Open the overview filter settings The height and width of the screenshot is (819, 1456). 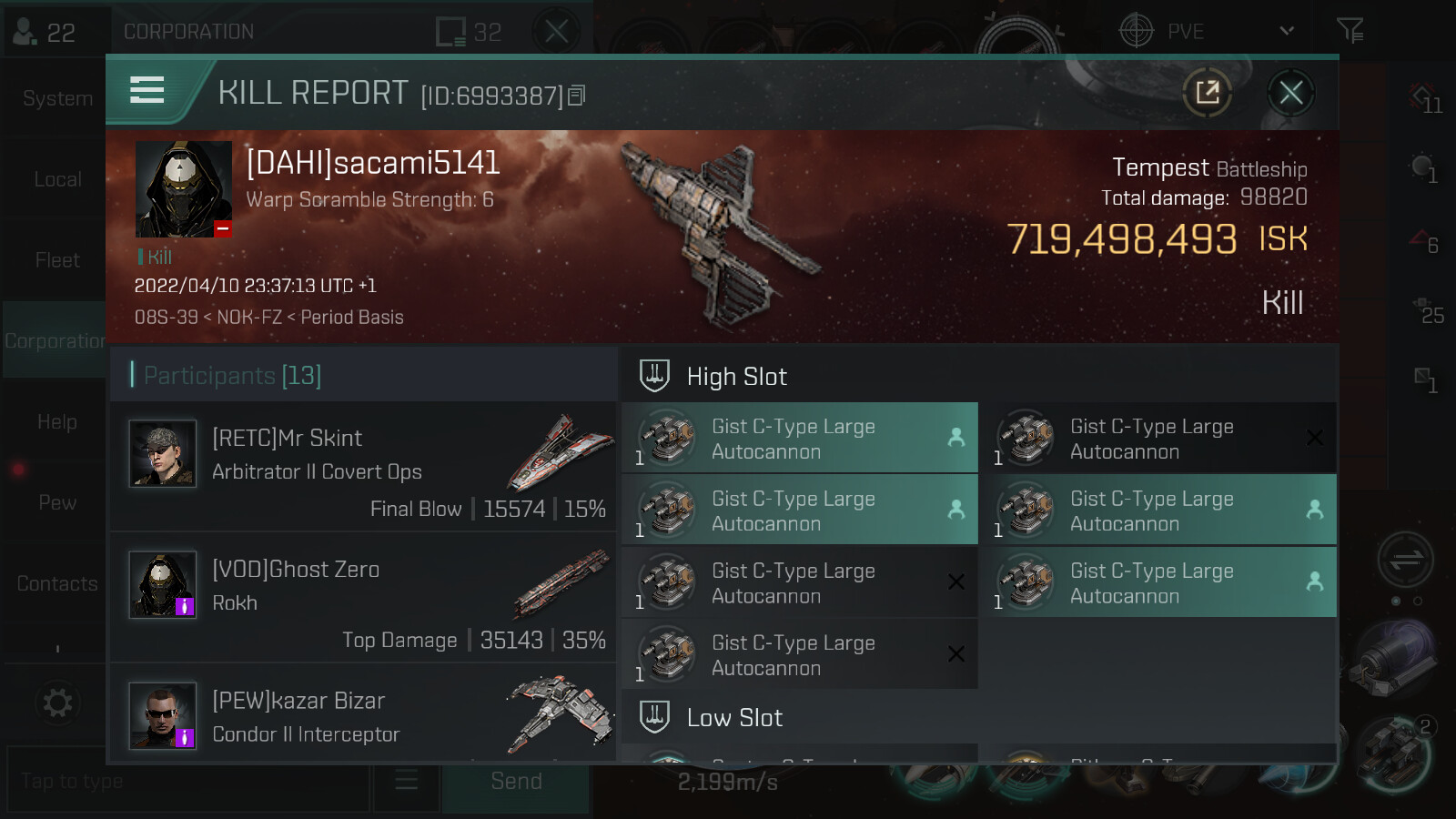click(x=1350, y=32)
